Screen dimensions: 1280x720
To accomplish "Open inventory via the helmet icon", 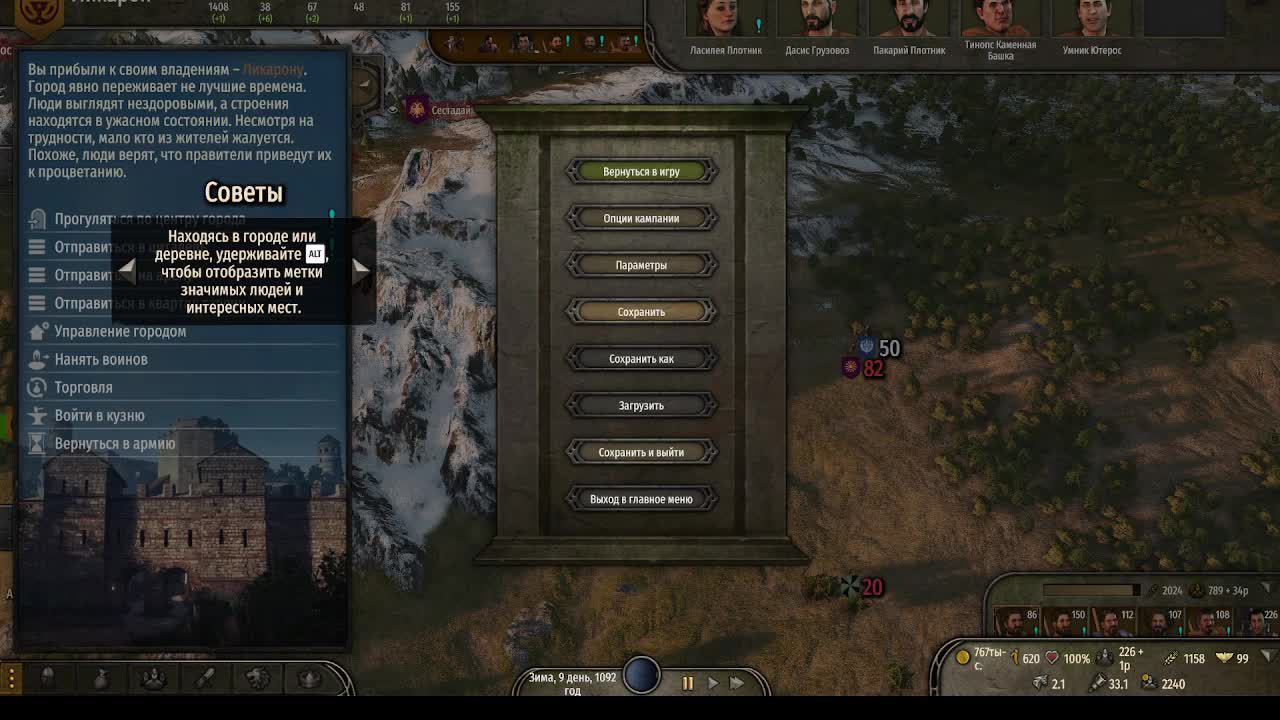I will tap(48, 676).
